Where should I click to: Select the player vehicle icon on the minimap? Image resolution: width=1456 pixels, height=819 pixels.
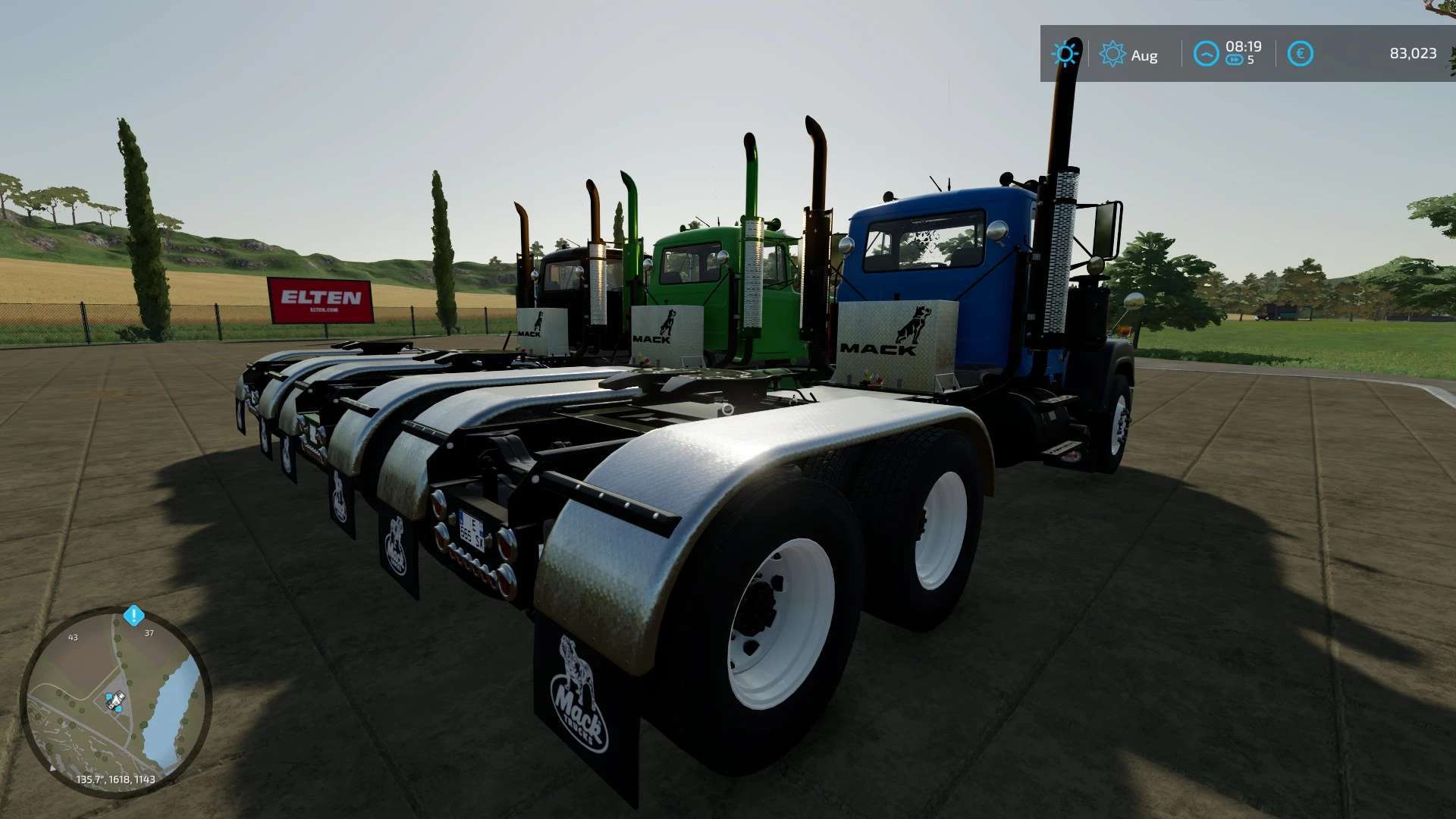115,700
